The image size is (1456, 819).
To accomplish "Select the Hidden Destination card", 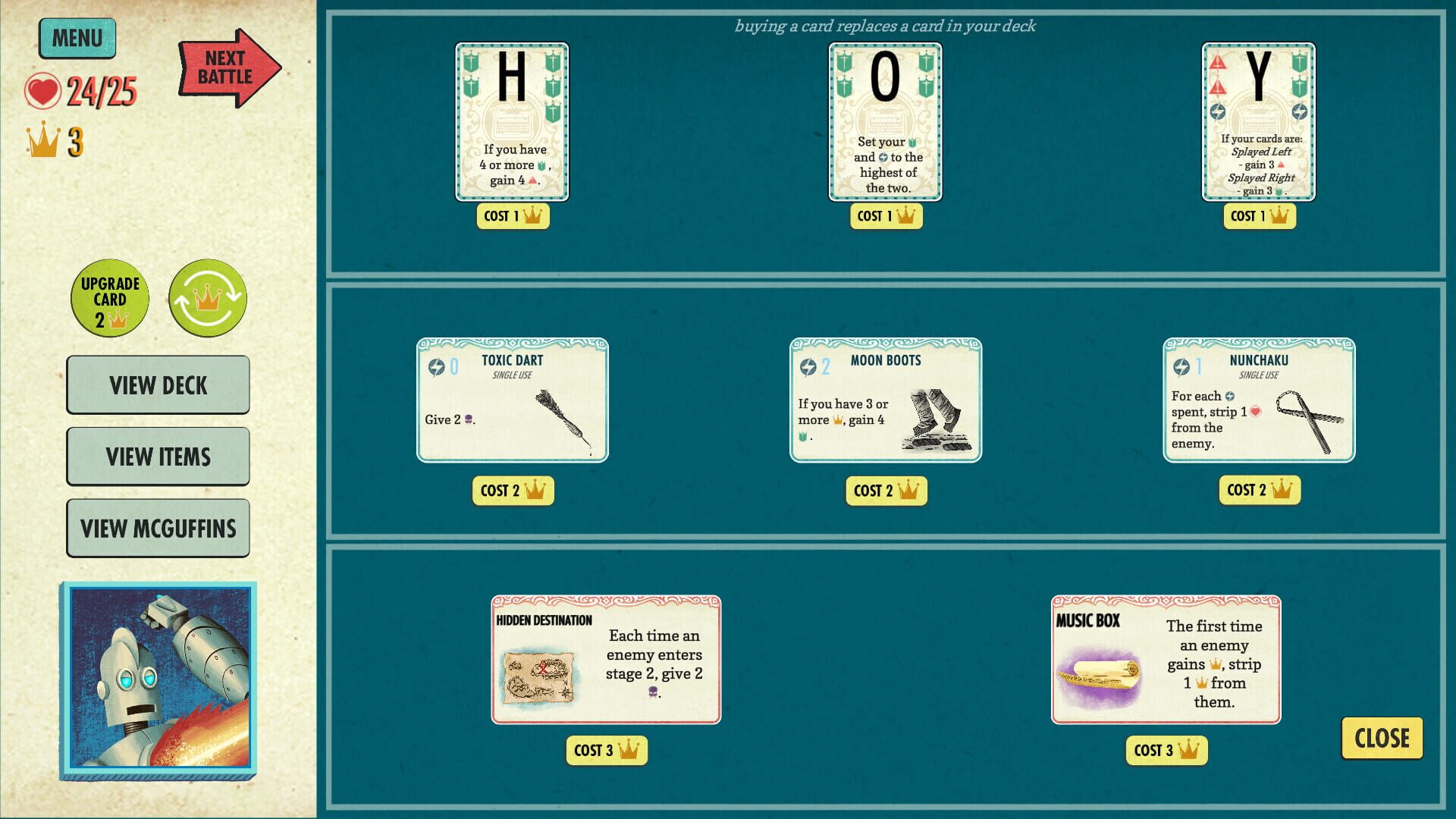I will tap(607, 661).
